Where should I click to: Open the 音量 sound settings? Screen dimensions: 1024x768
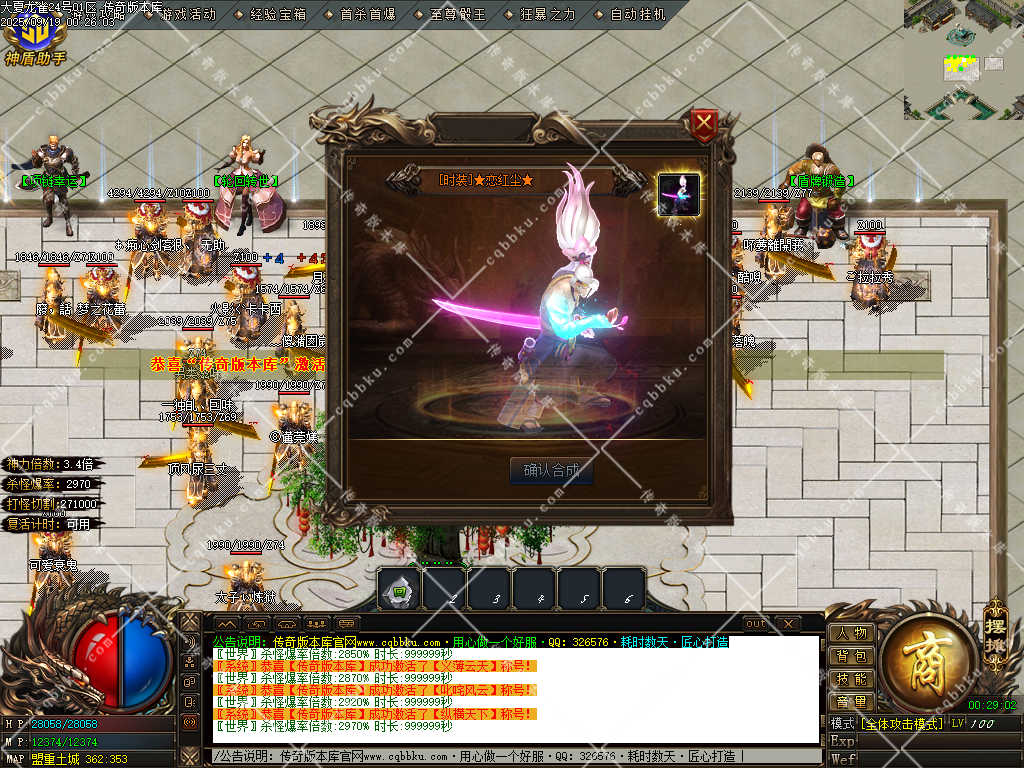click(851, 702)
